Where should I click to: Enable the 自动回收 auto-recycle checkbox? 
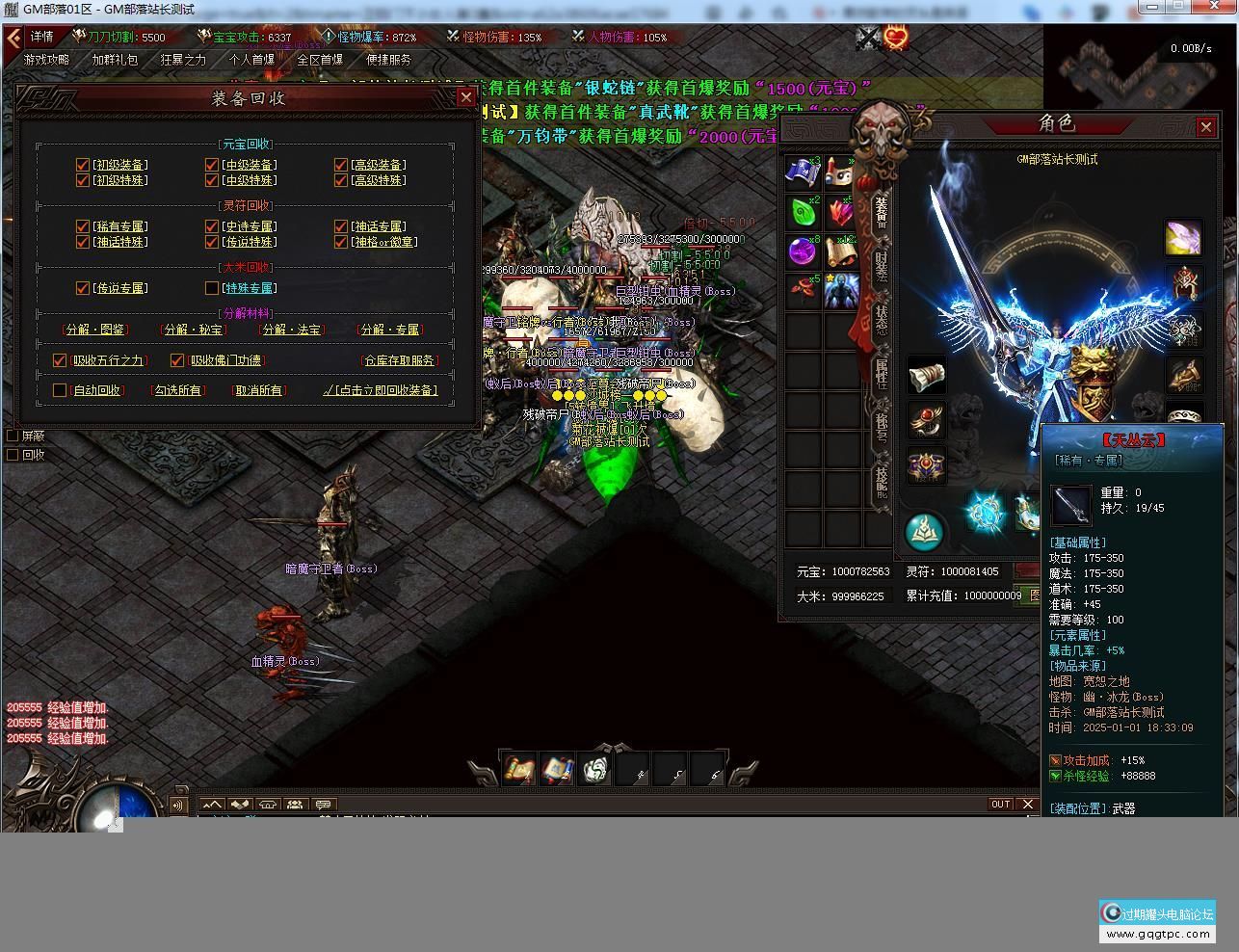(60, 390)
